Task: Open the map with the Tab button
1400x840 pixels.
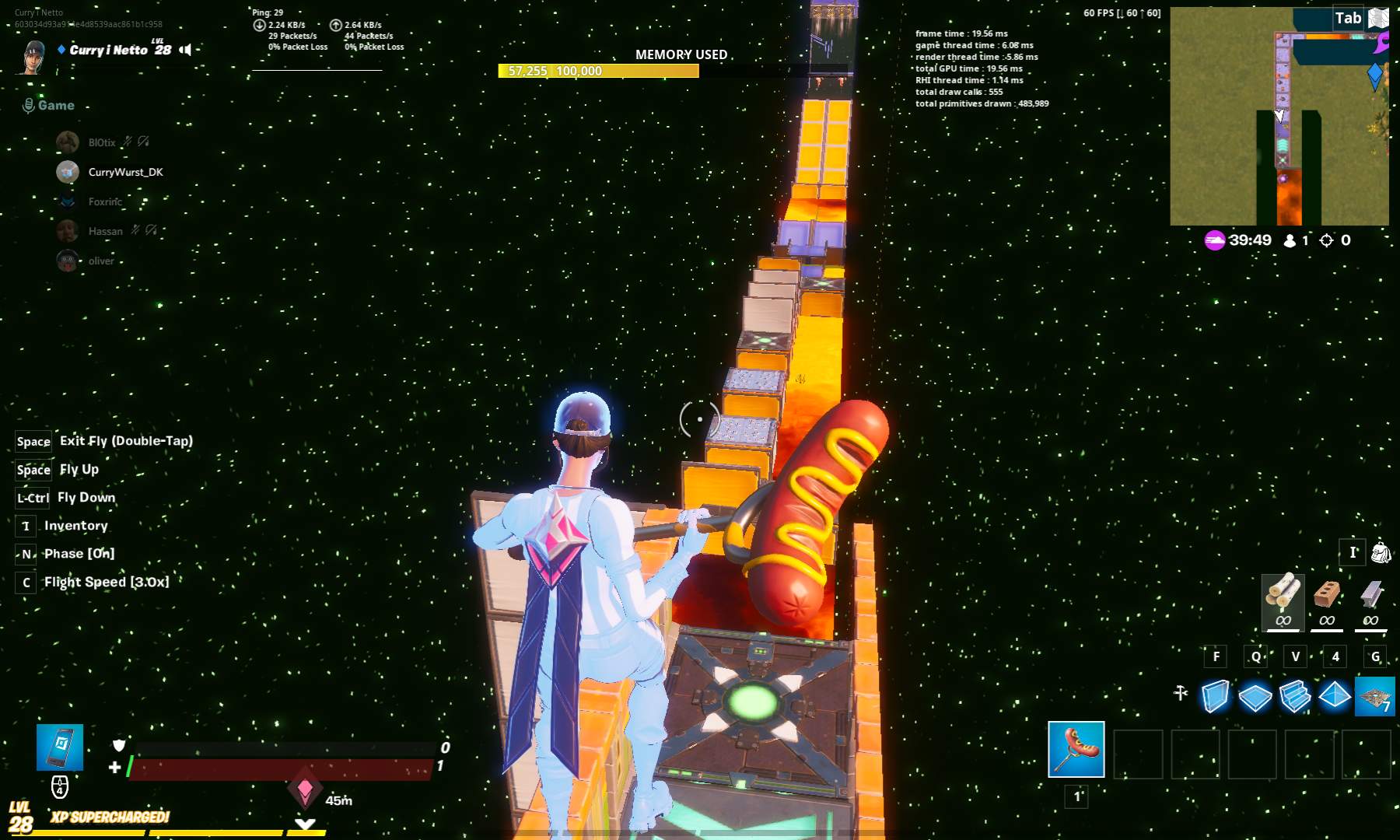Action: tap(1348, 17)
